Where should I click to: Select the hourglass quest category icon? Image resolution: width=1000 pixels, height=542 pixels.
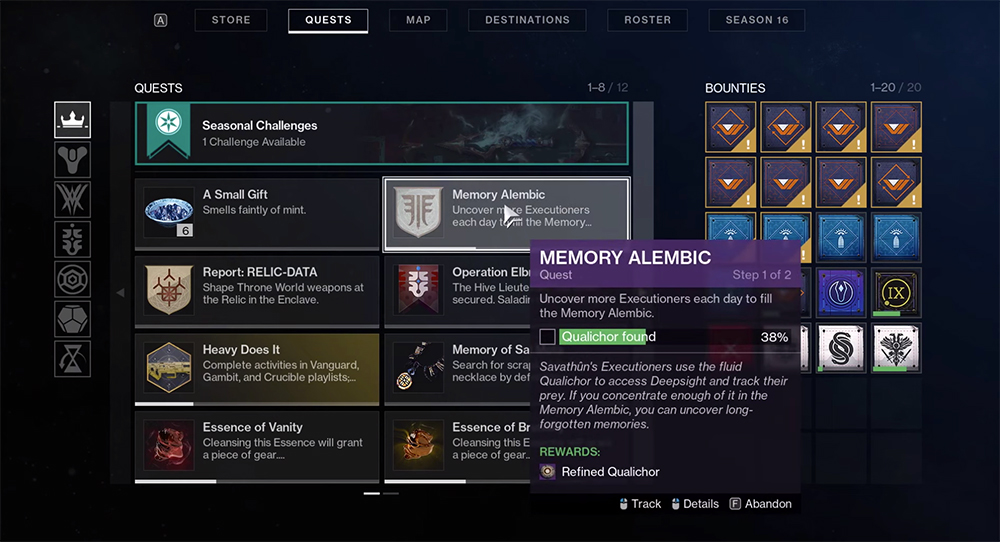click(72, 359)
